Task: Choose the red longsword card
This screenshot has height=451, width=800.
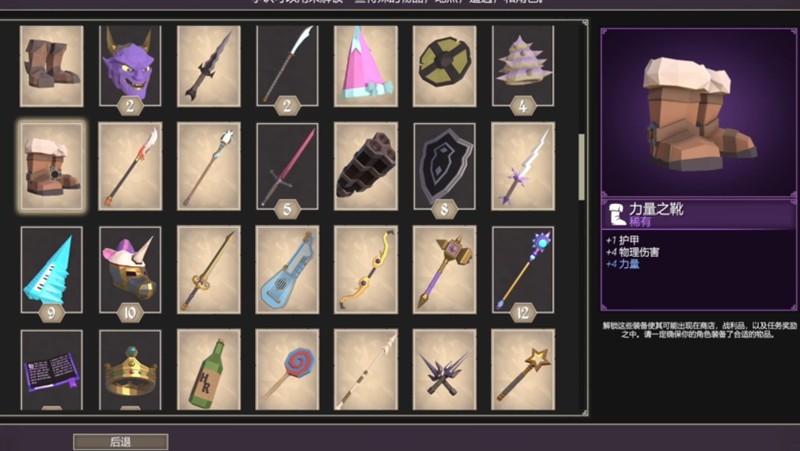Action: pos(287,166)
